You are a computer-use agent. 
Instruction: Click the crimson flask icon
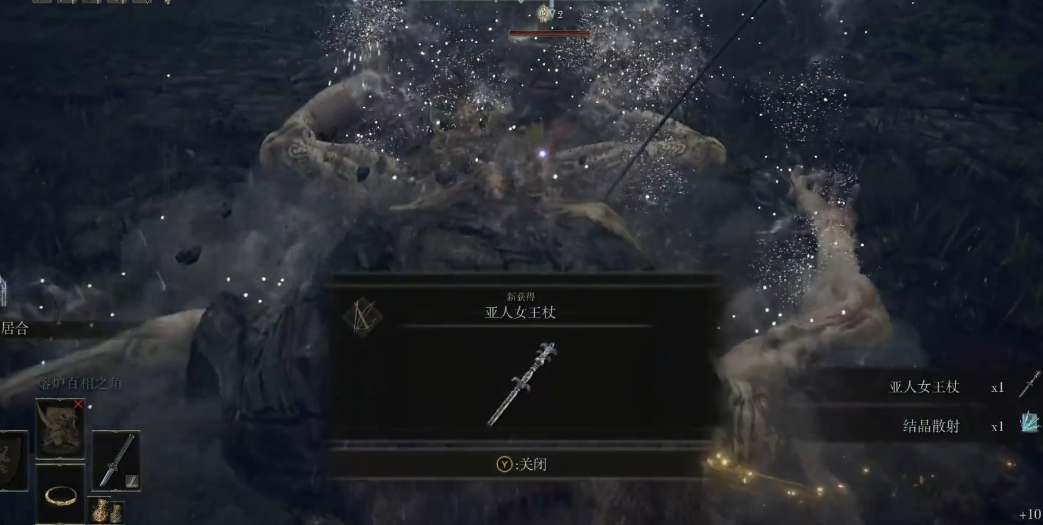click(x=100, y=510)
